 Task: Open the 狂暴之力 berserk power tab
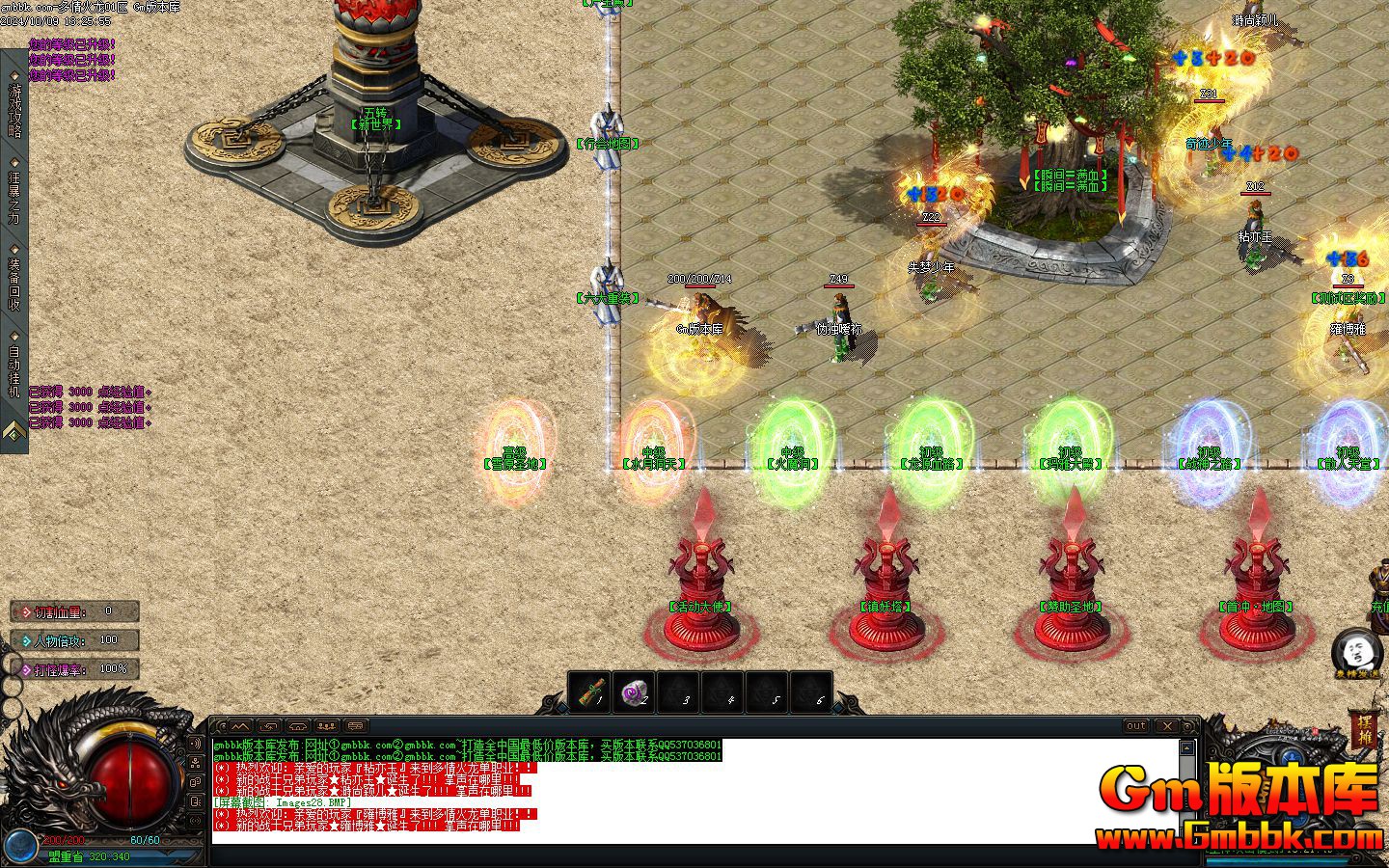tap(14, 196)
